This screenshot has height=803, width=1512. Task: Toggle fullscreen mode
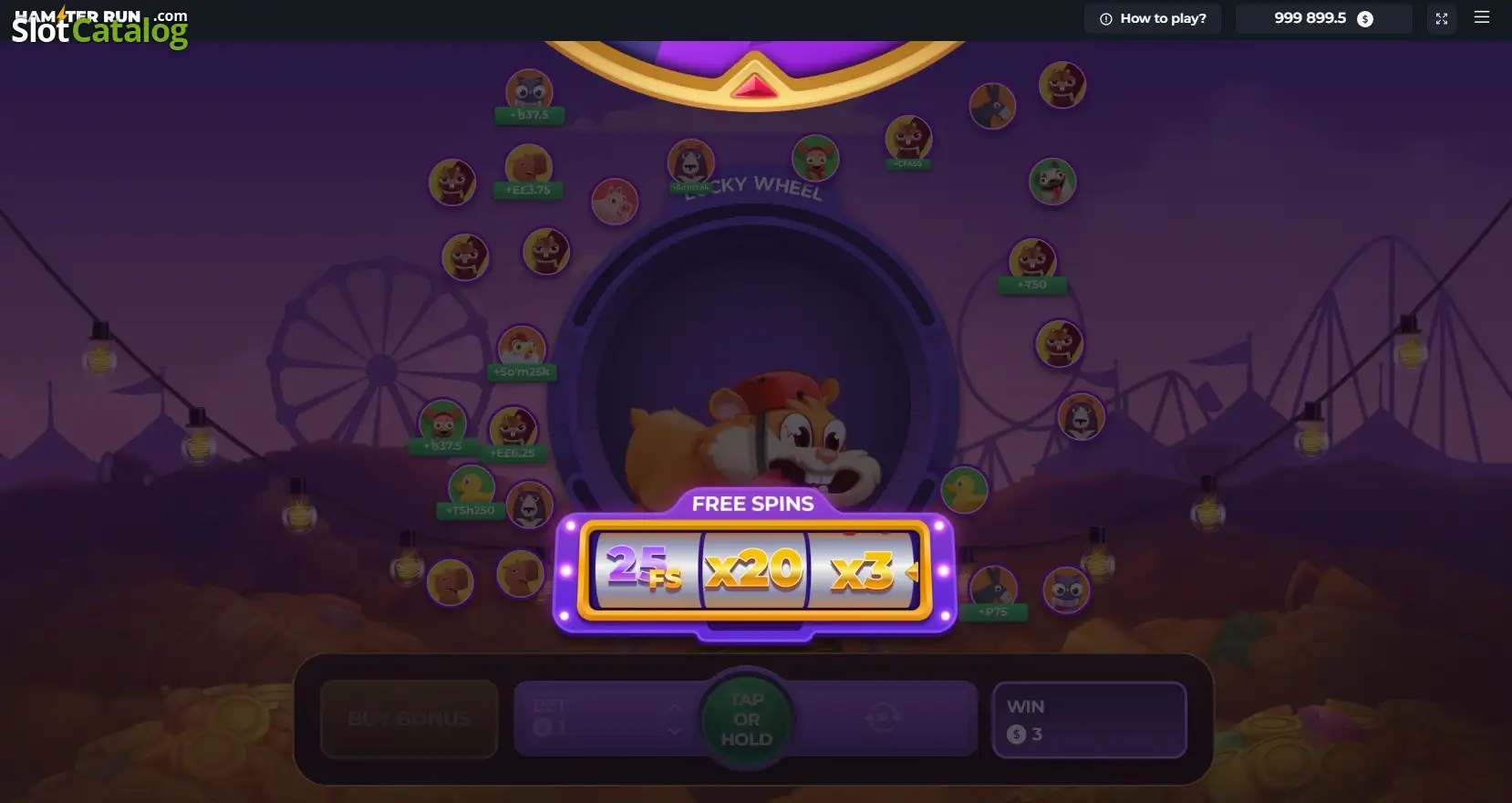pos(1441,18)
